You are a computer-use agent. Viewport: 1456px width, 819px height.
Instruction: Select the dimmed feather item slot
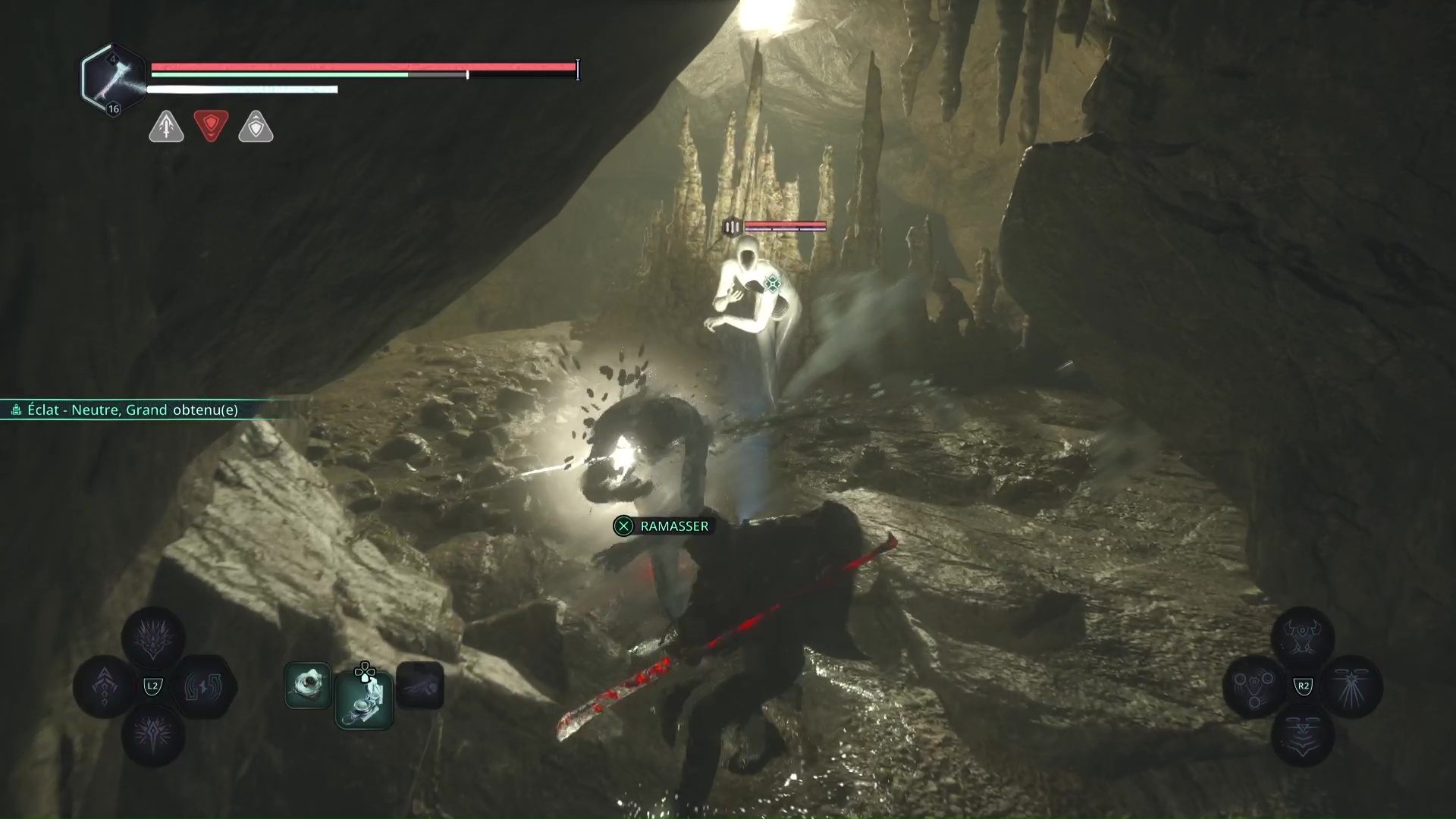pos(420,686)
